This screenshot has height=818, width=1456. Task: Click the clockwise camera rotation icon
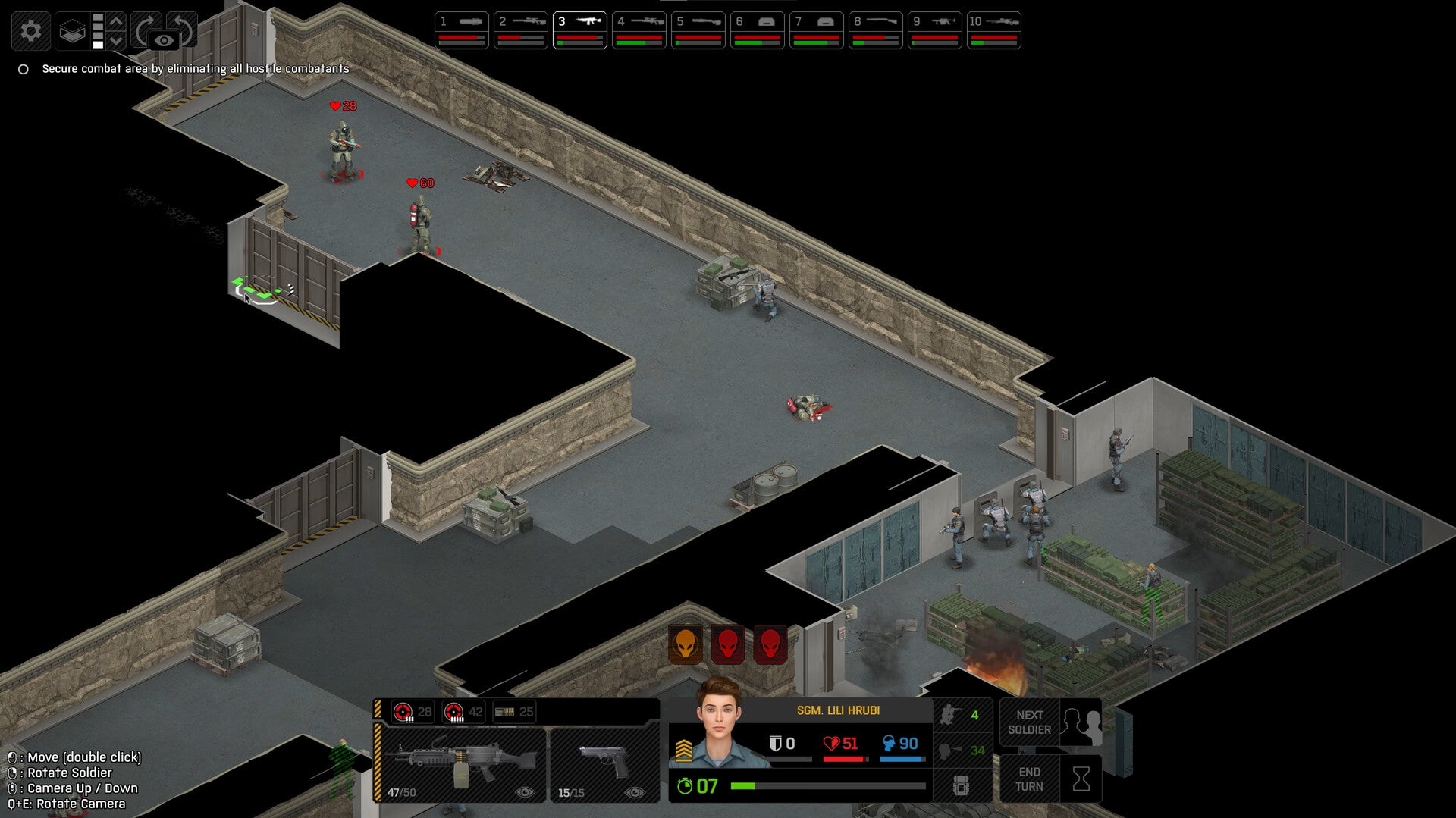tap(146, 29)
